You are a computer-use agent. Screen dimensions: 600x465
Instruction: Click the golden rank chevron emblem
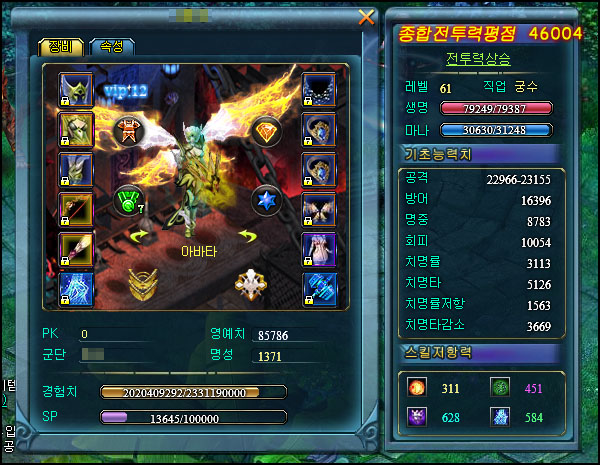point(145,283)
